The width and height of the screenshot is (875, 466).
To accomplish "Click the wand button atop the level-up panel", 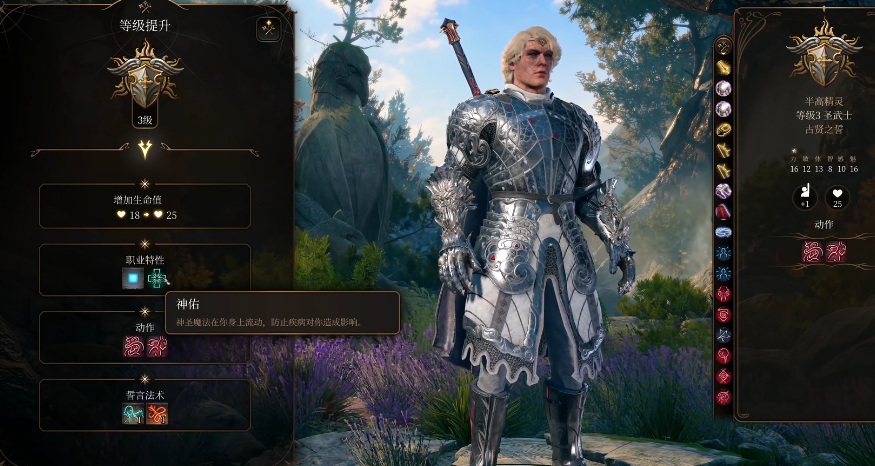I will click(268, 30).
